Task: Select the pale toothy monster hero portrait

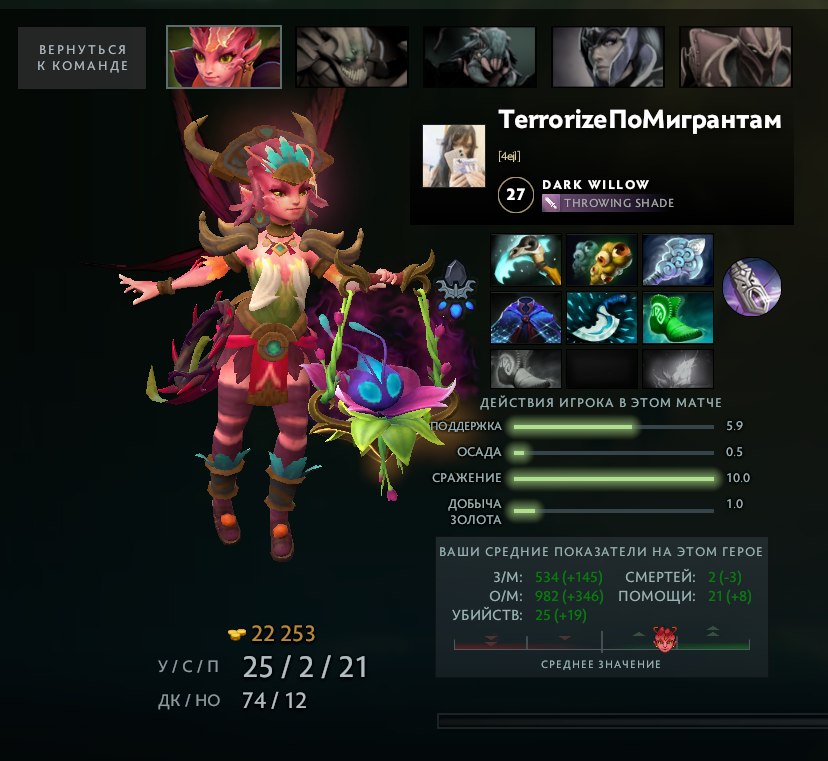Action: pyautogui.click(x=352, y=57)
